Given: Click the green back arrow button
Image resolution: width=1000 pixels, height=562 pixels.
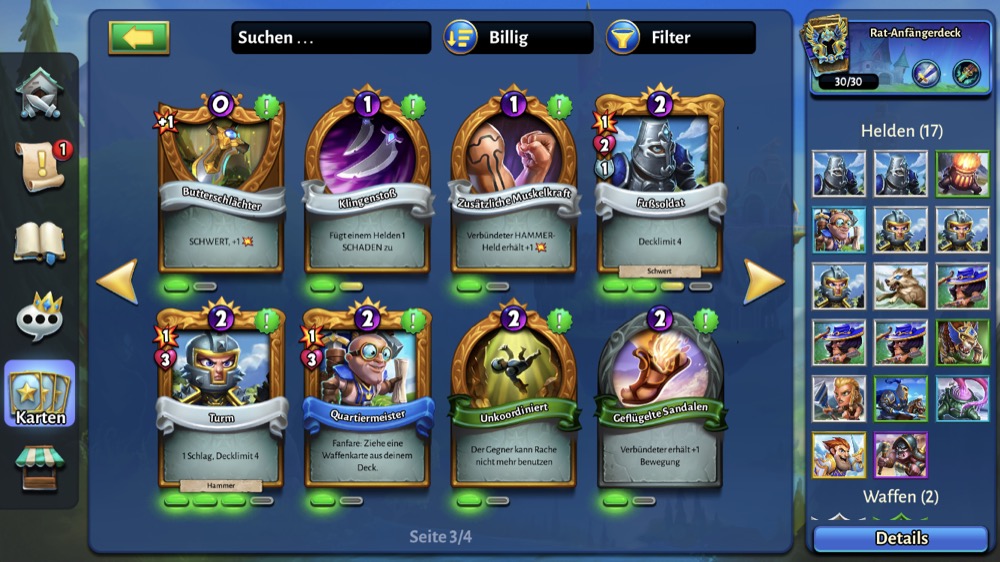Looking at the screenshot, I should [139, 38].
